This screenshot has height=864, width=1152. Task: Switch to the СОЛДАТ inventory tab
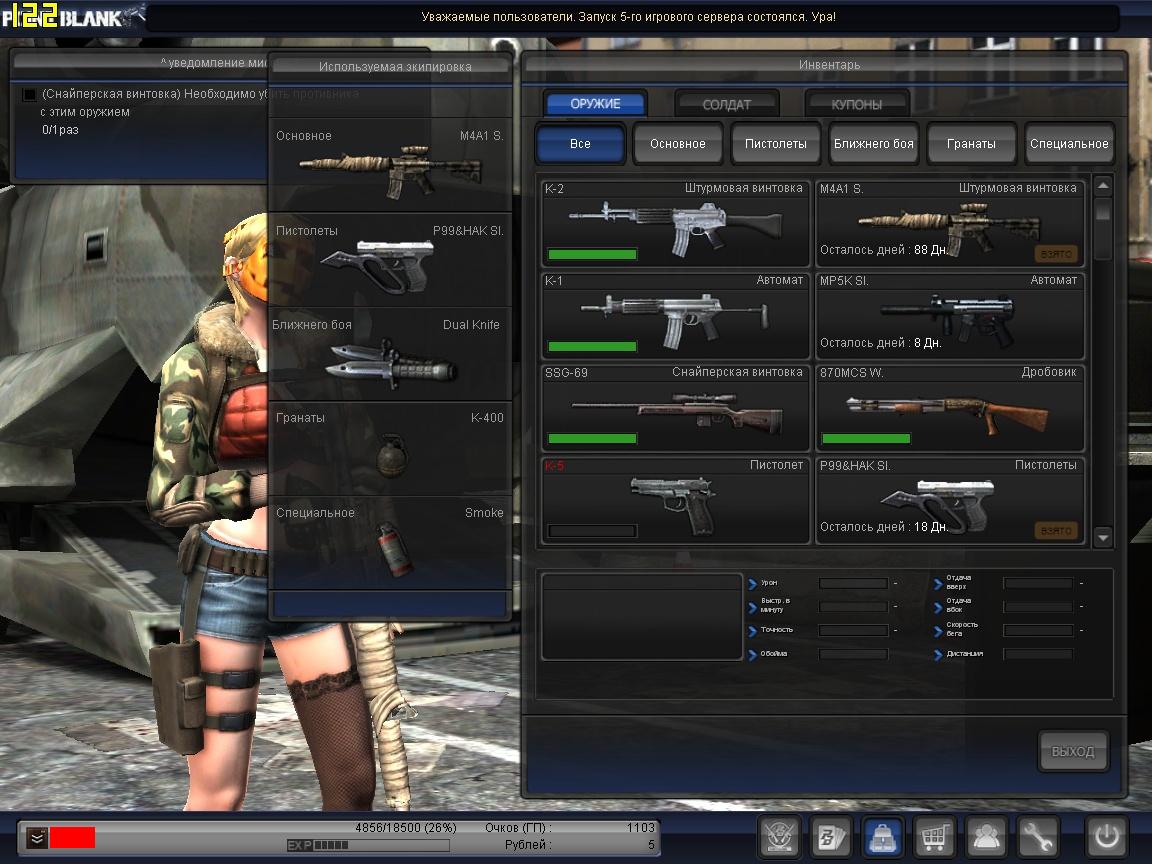tap(727, 104)
